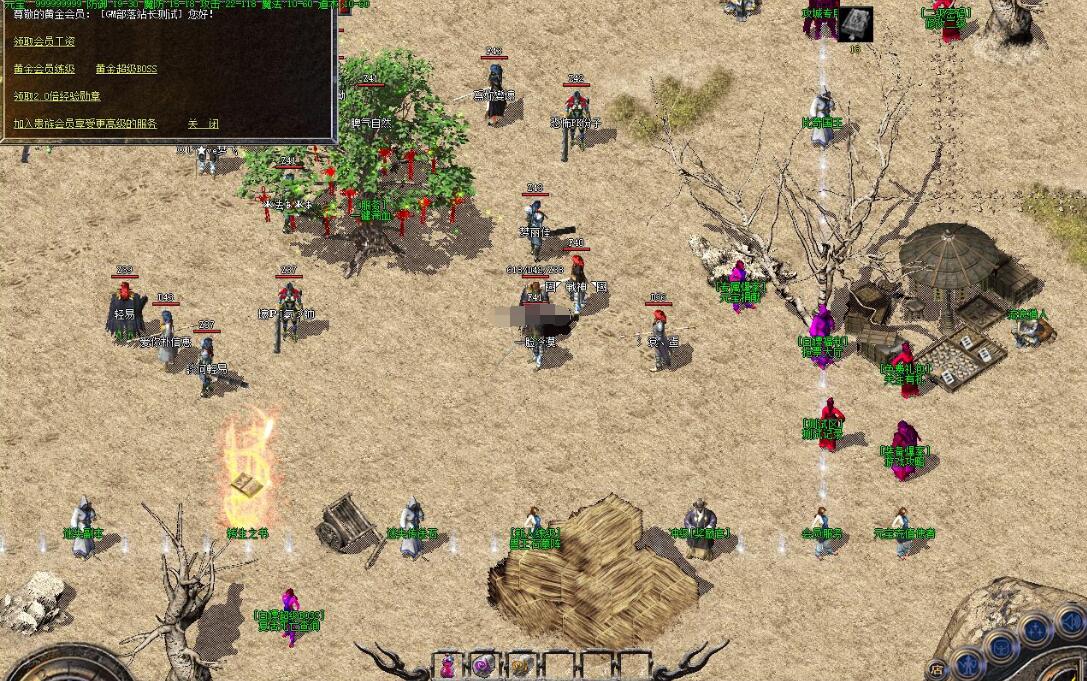Open the 黄金超级BOSS option
Viewport: 1087px width, 681px height.
[126, 69]
